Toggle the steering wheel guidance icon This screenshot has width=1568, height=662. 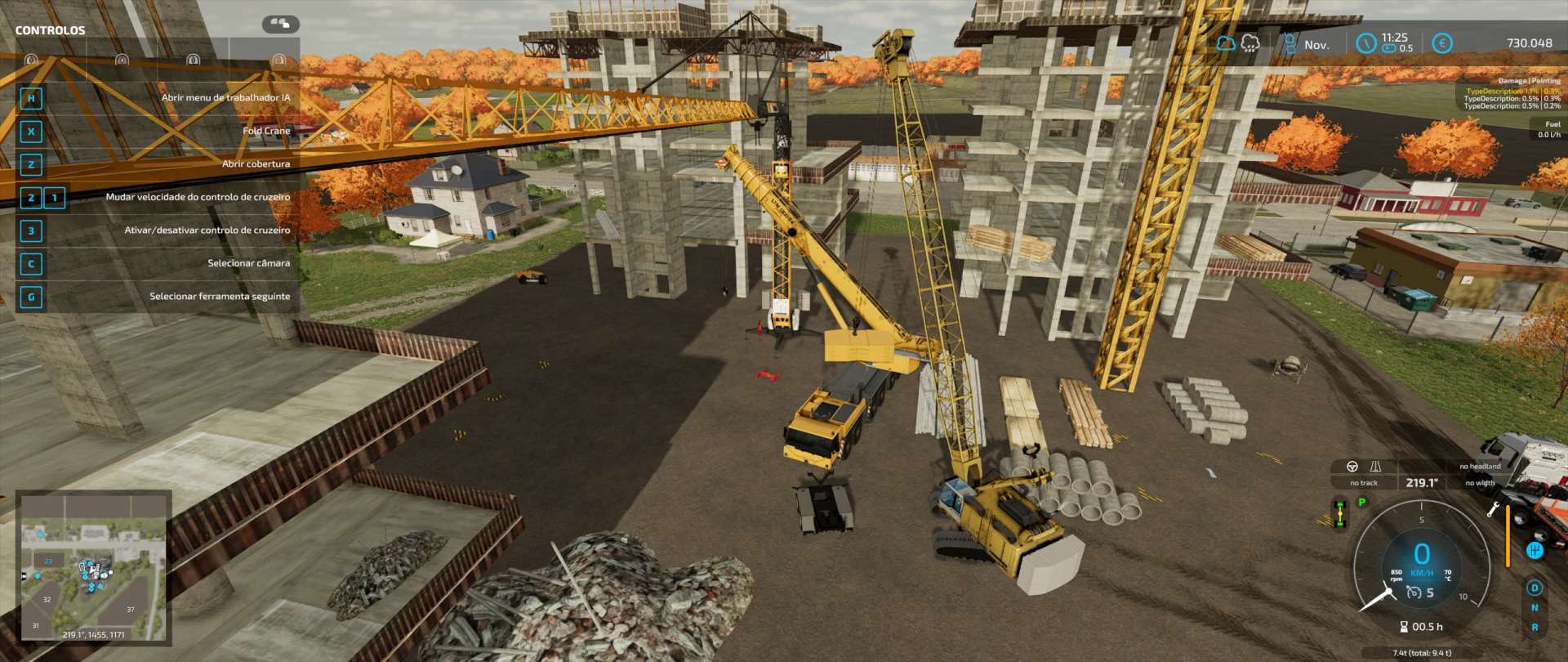coord(1352,467)
